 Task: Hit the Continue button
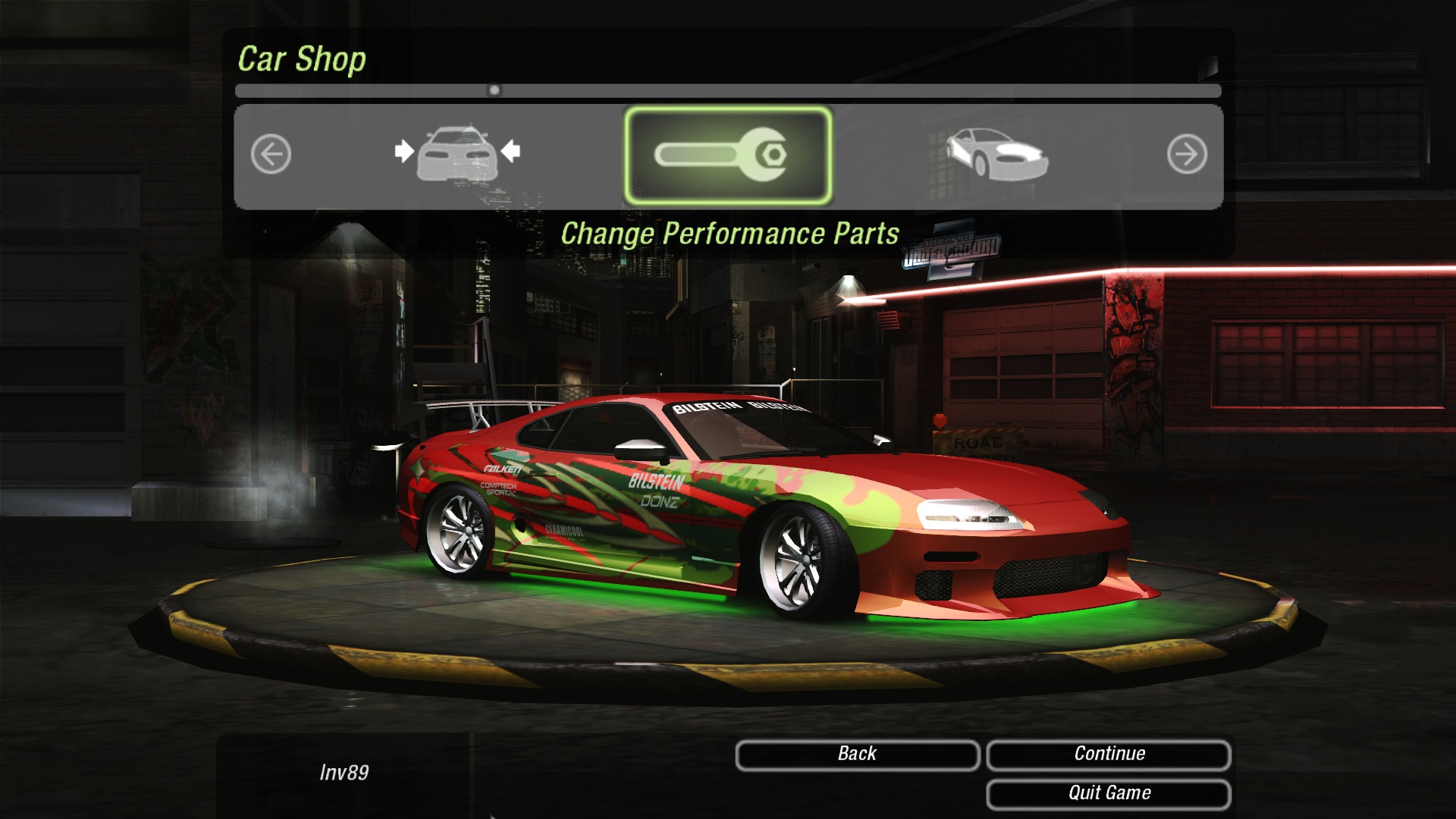[x=1109, y=755]
